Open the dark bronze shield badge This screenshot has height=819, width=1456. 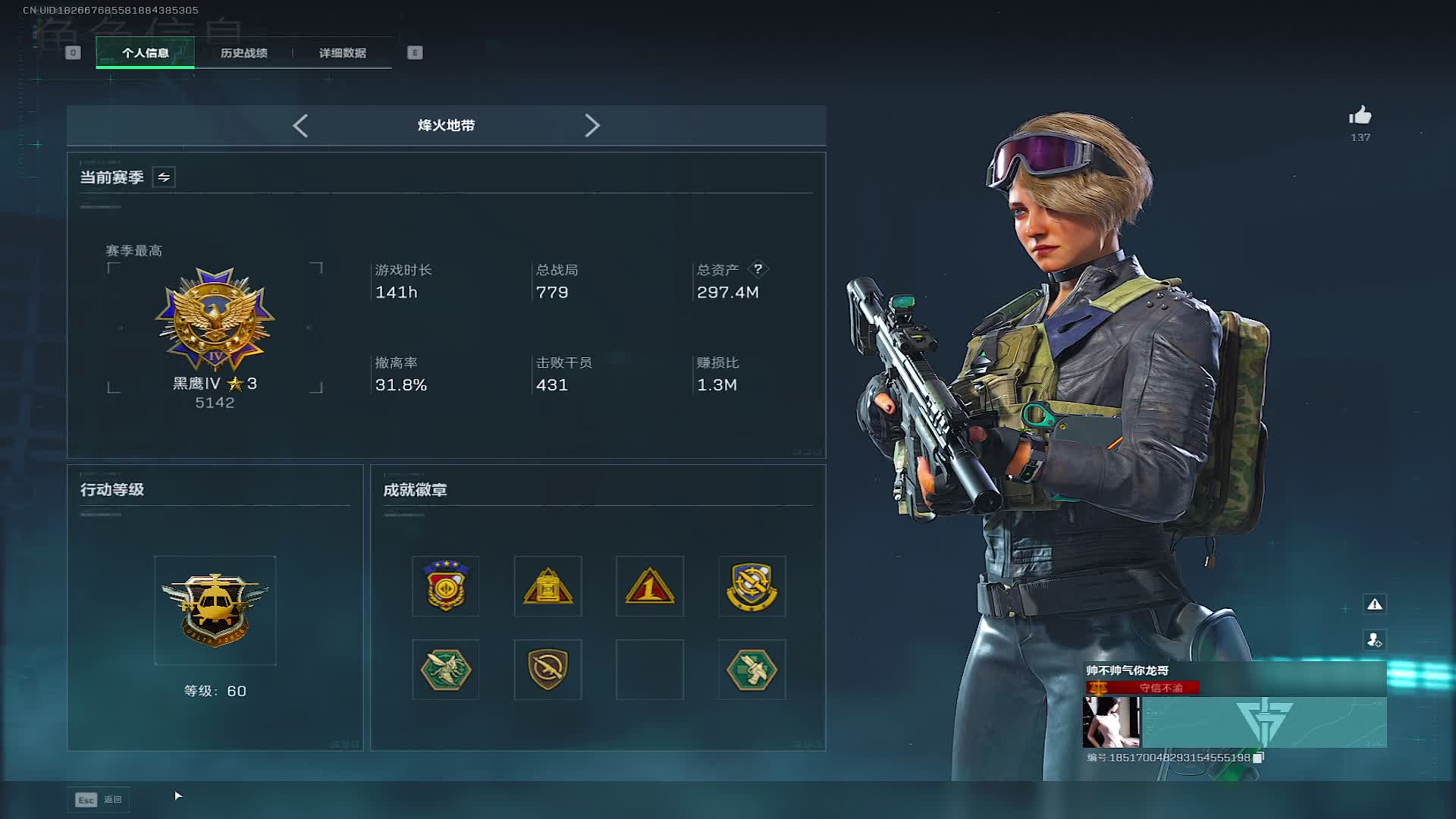click(x=548, y=670)
